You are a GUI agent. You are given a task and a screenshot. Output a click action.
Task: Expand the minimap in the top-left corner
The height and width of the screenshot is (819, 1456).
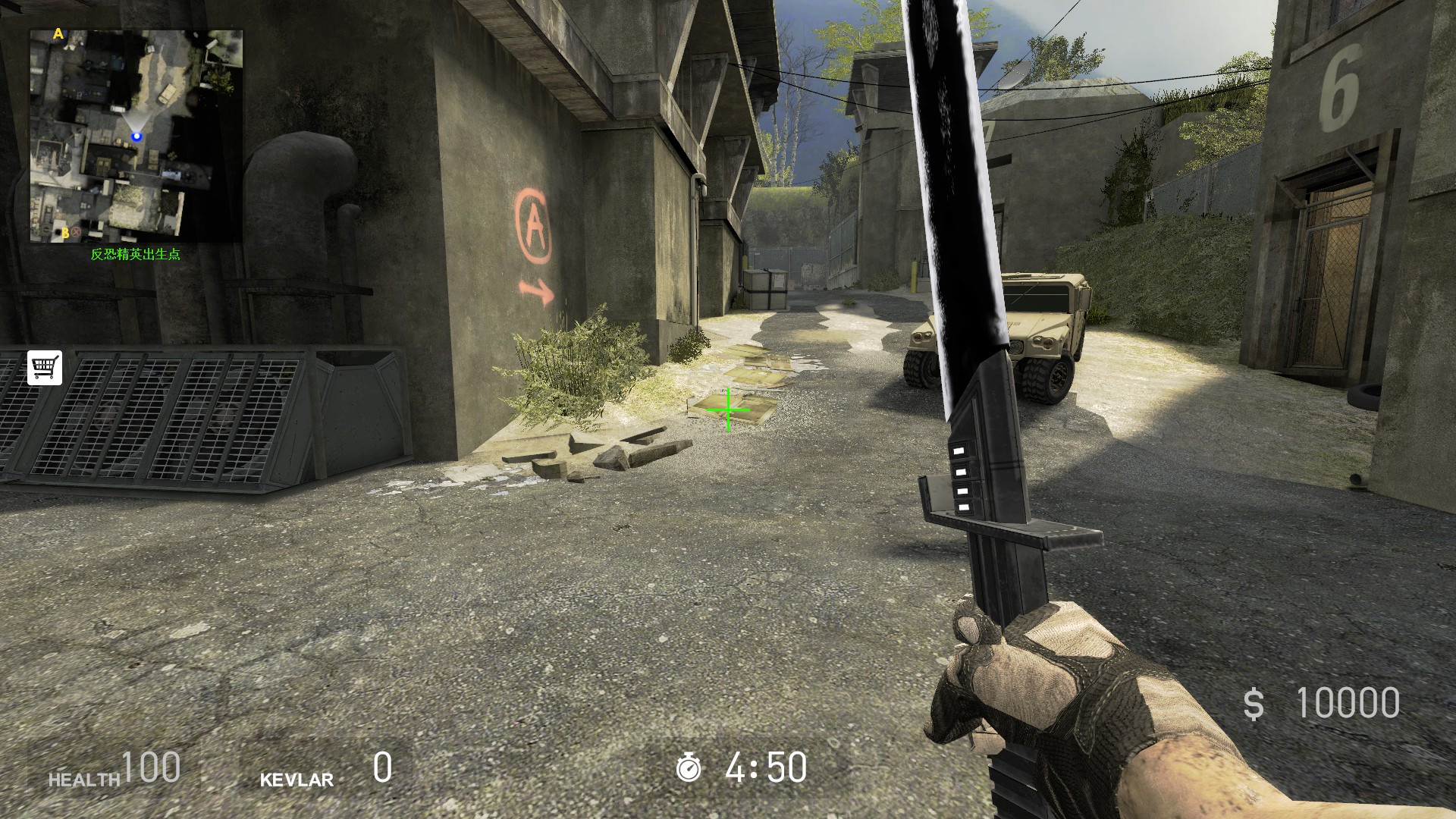135,133
